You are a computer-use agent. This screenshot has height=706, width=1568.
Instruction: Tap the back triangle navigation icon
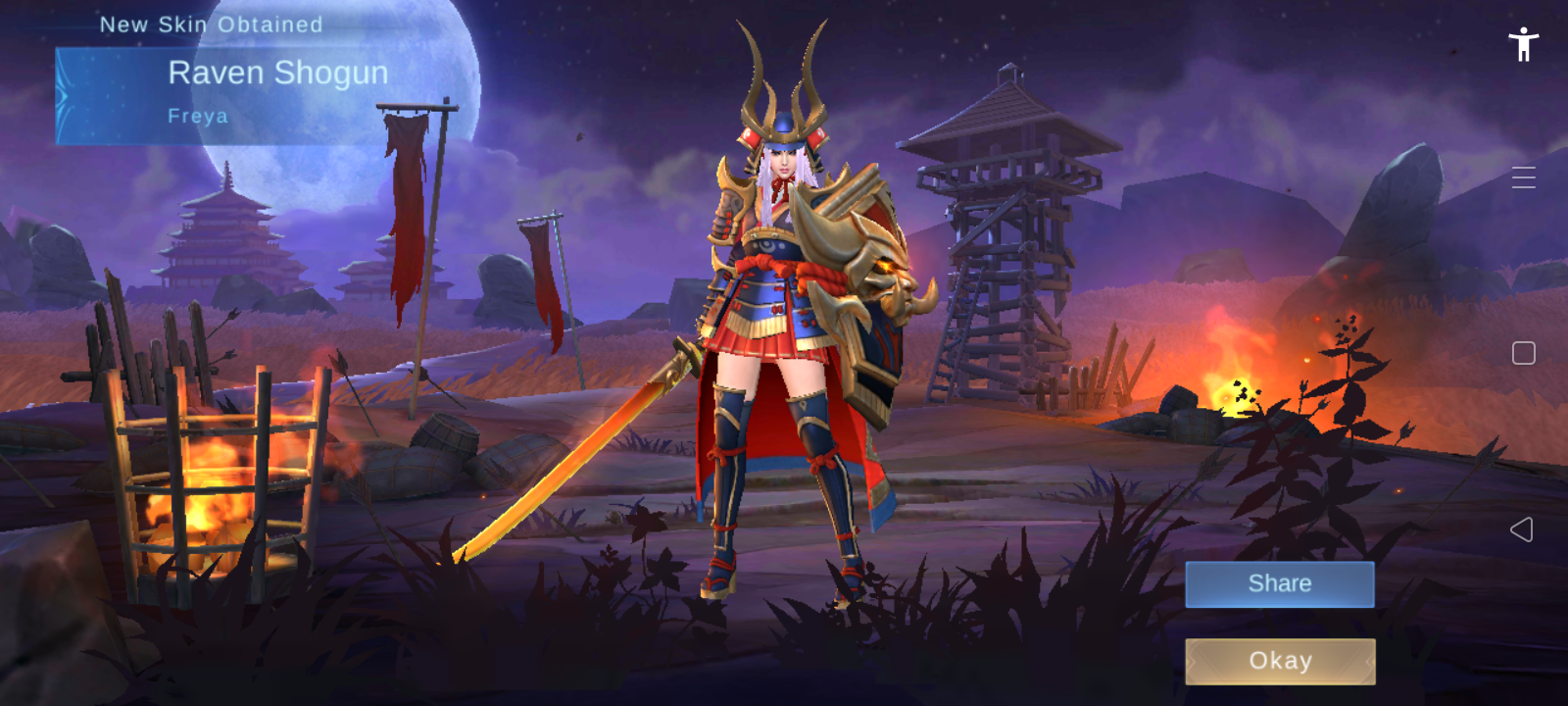click(1523, 530)
